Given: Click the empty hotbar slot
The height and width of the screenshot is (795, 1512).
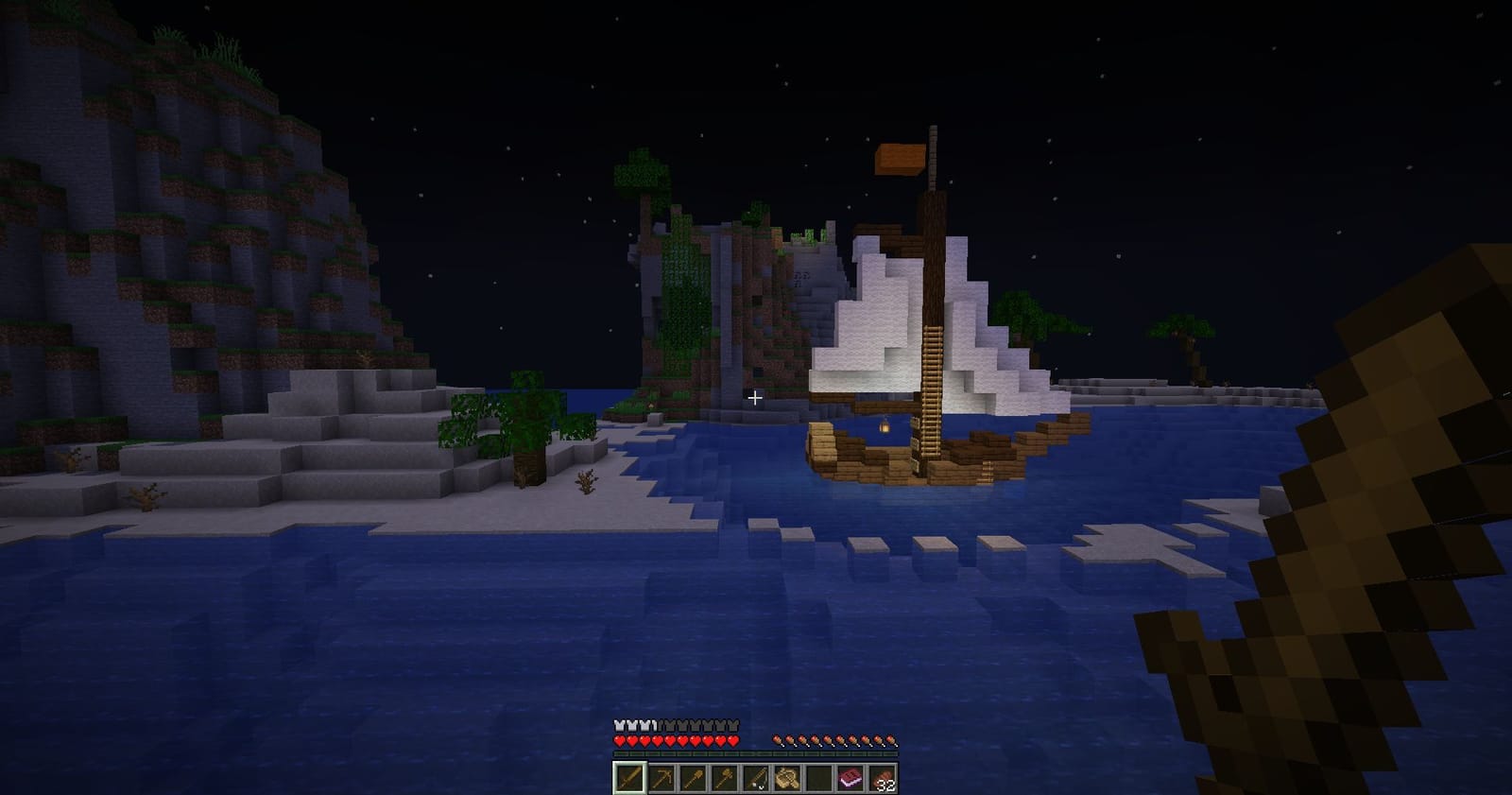Looking at the screenshot, I should point(818,777).
